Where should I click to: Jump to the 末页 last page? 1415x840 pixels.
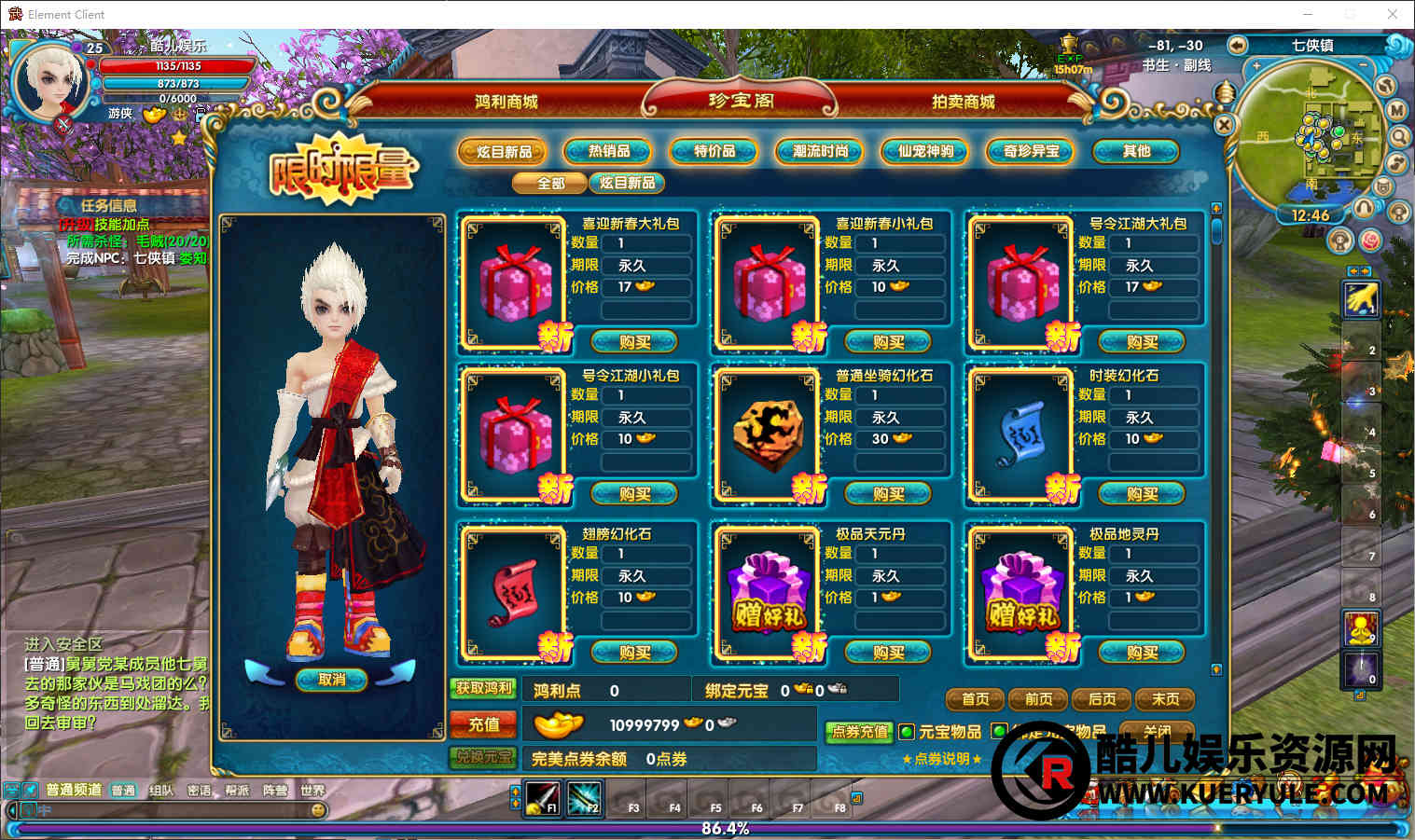click(x=1165, y=699)
